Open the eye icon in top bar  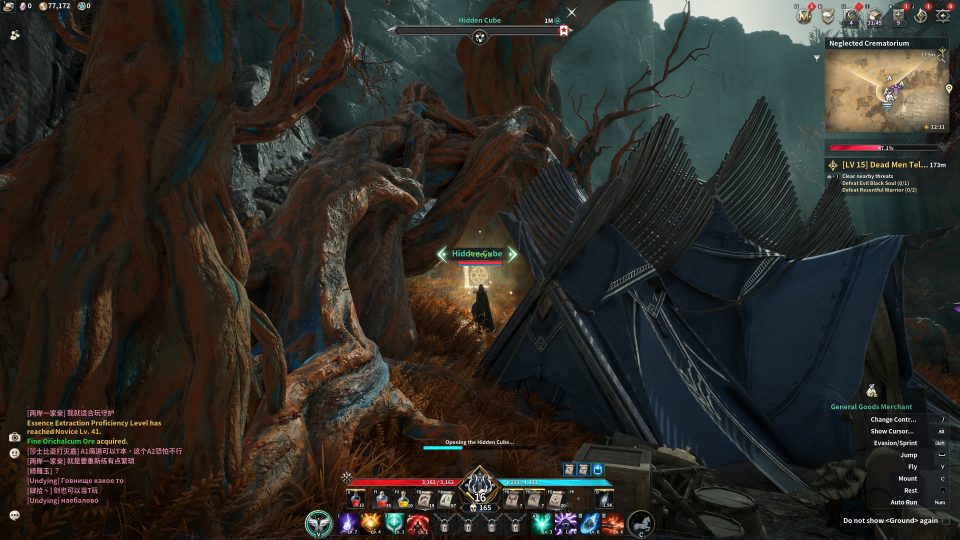coord(943,15)
